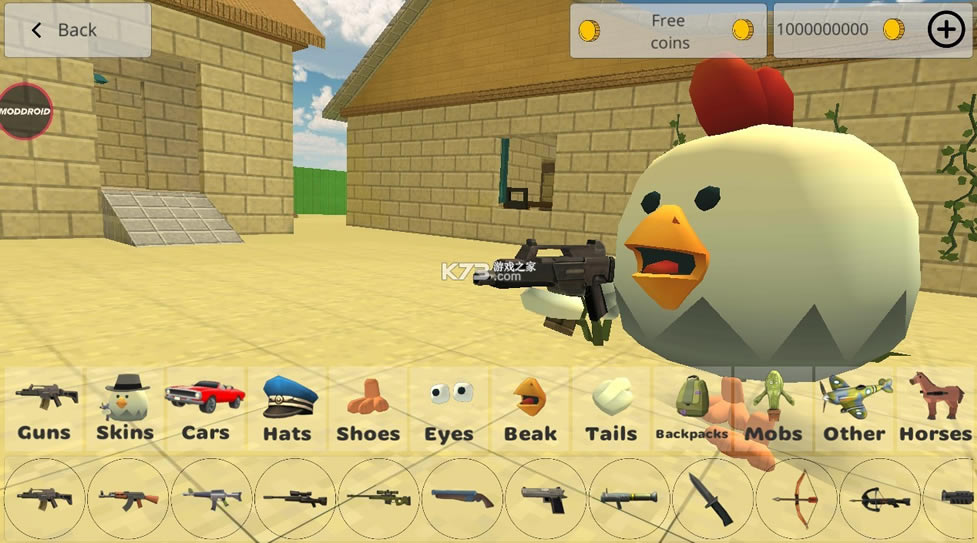This screenshot has width=977, height=543.
Task: Go back using the Back button
Action: [x=77, y=30]
